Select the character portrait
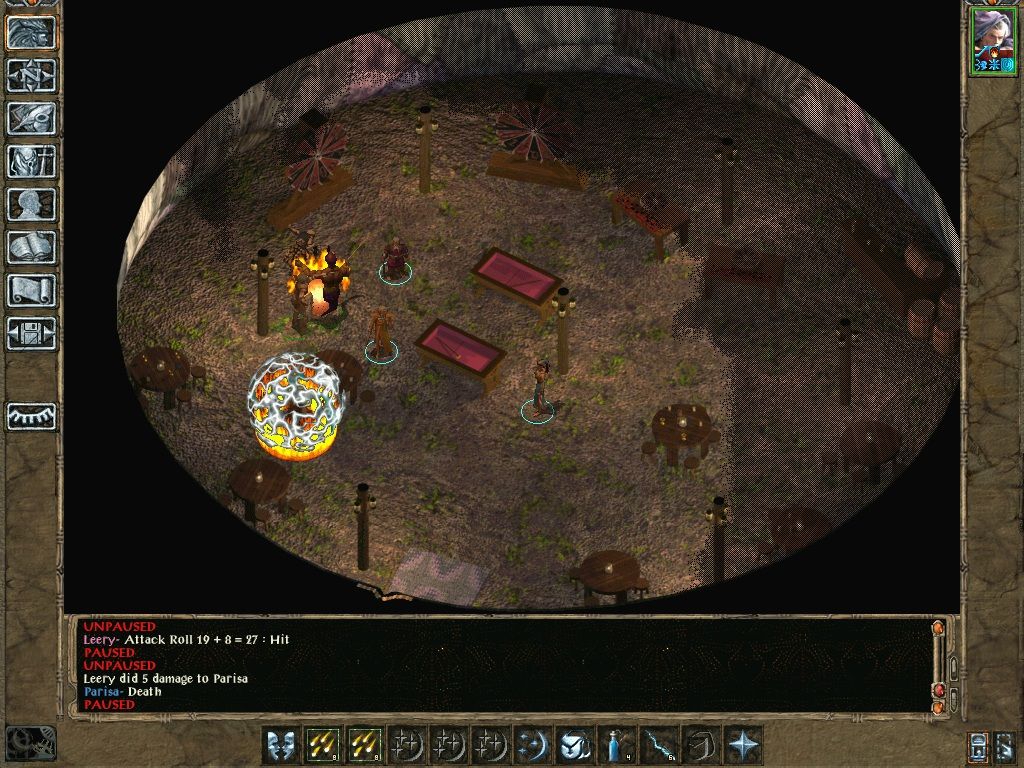The width and height of the screenshot is (1024, 768). point(992,40)
